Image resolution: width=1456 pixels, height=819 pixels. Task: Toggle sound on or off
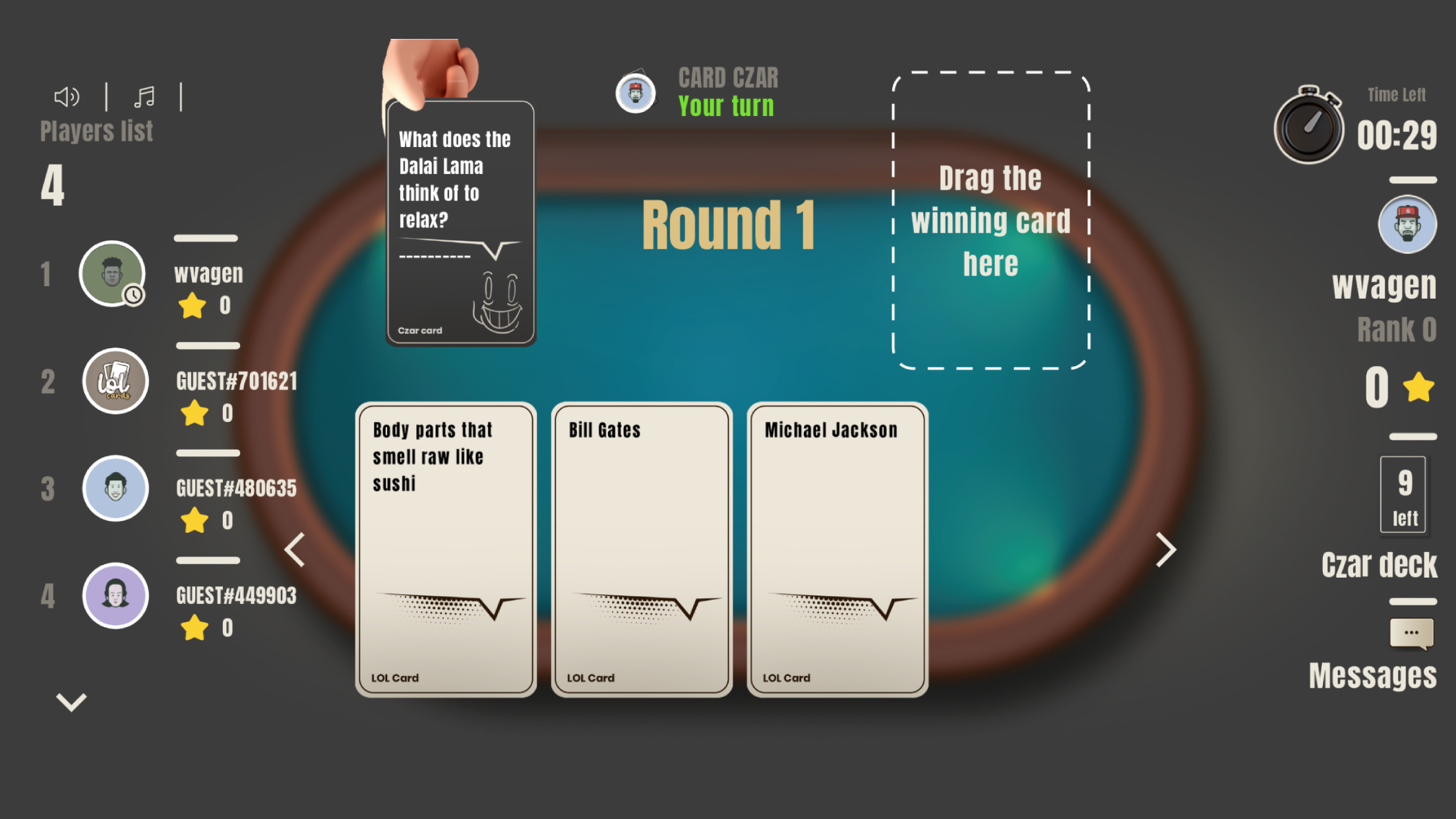pos(66,96)
